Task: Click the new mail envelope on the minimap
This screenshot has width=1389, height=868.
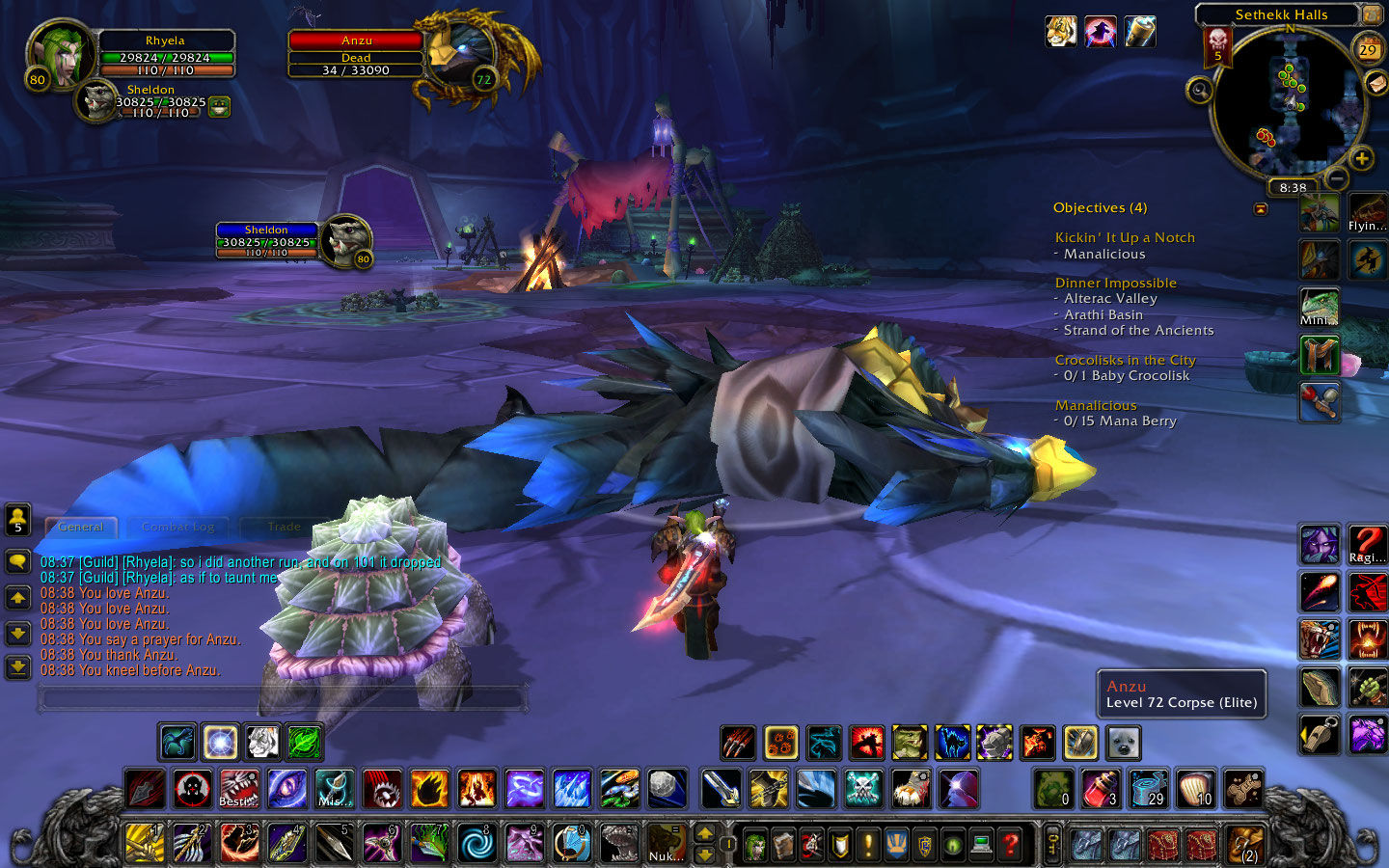Action: (1376, 85)
